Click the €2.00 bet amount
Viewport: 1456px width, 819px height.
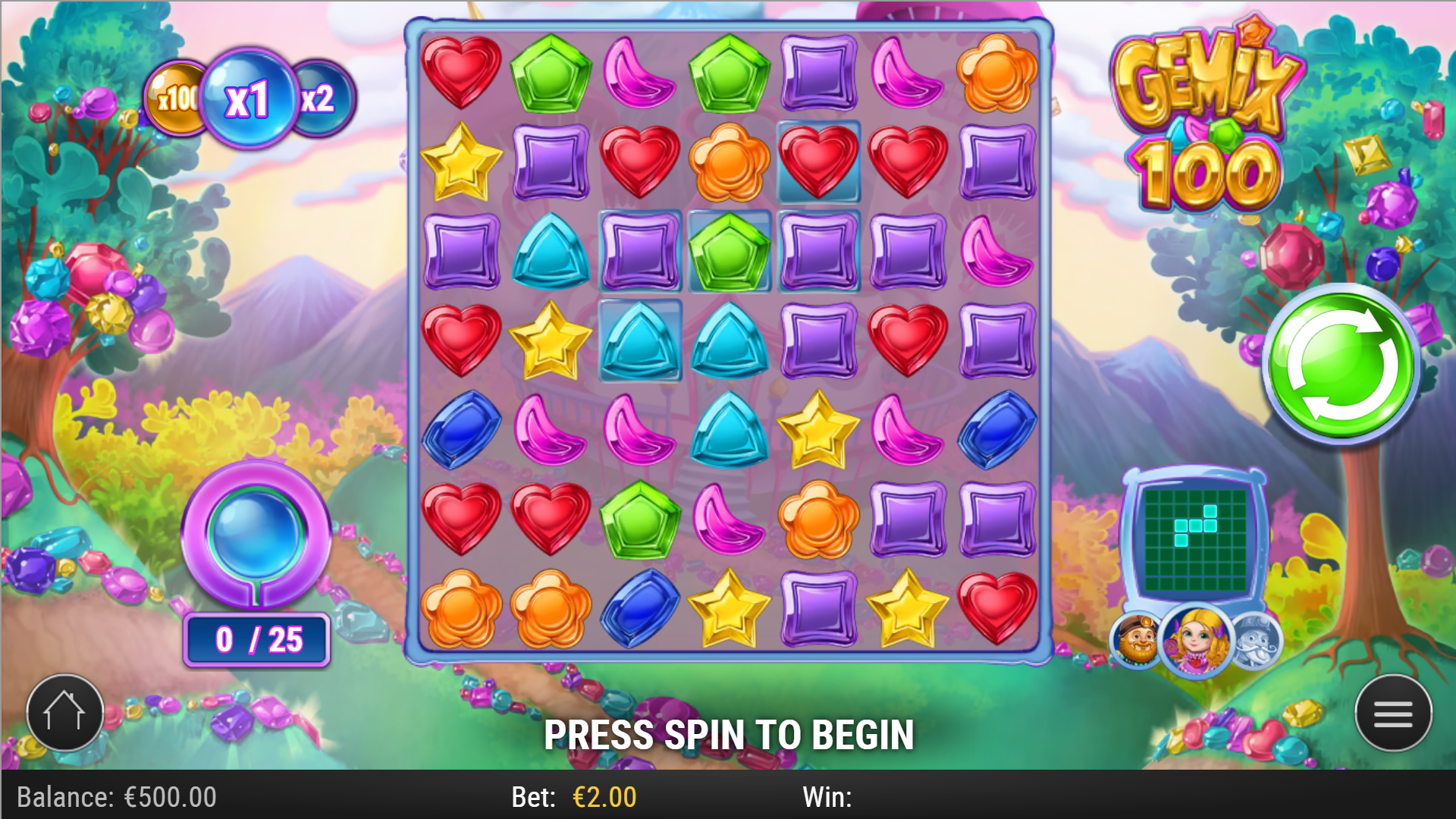click(x=604, y=797)
